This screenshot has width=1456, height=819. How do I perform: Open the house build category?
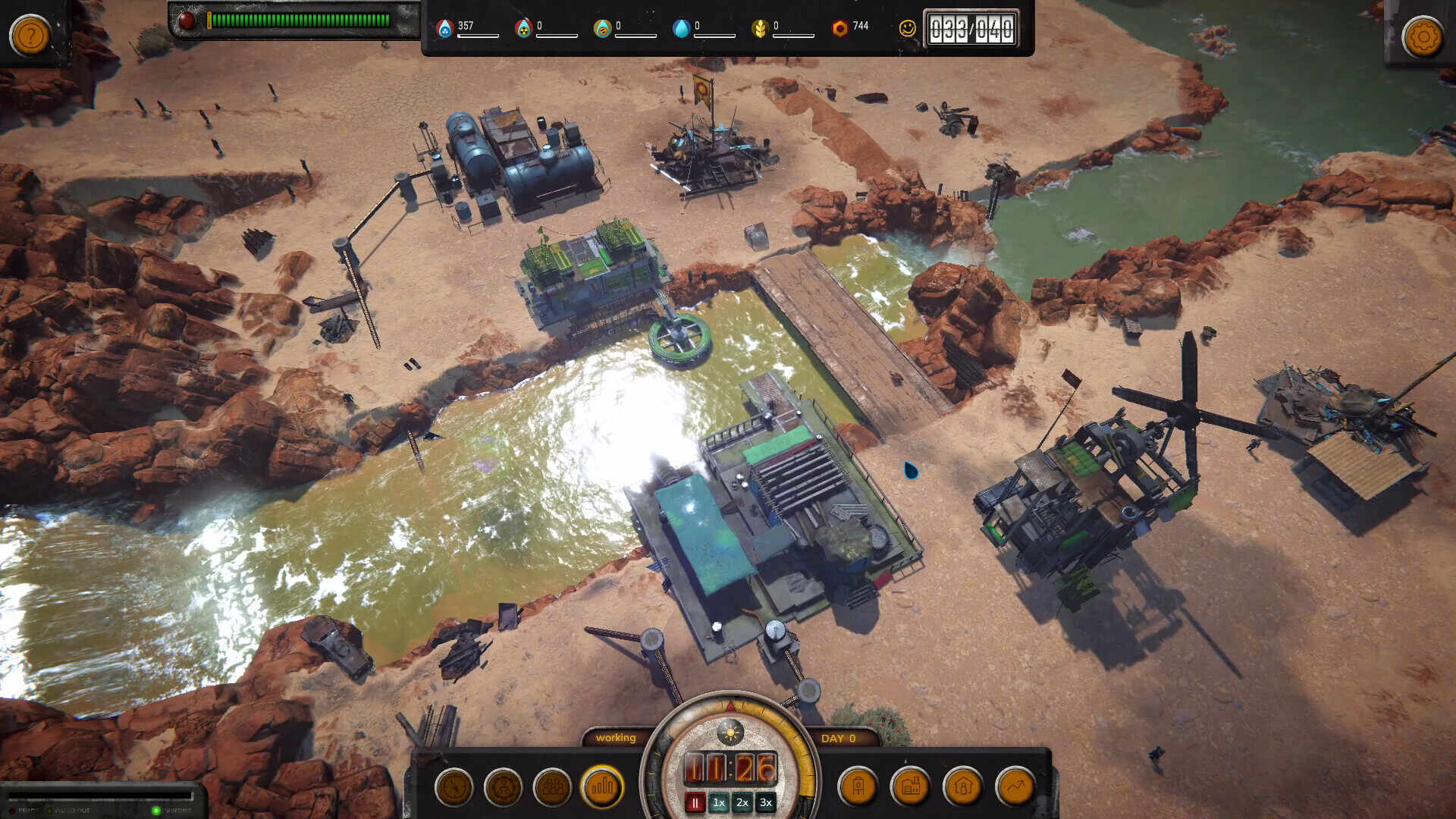pos(963,787)
